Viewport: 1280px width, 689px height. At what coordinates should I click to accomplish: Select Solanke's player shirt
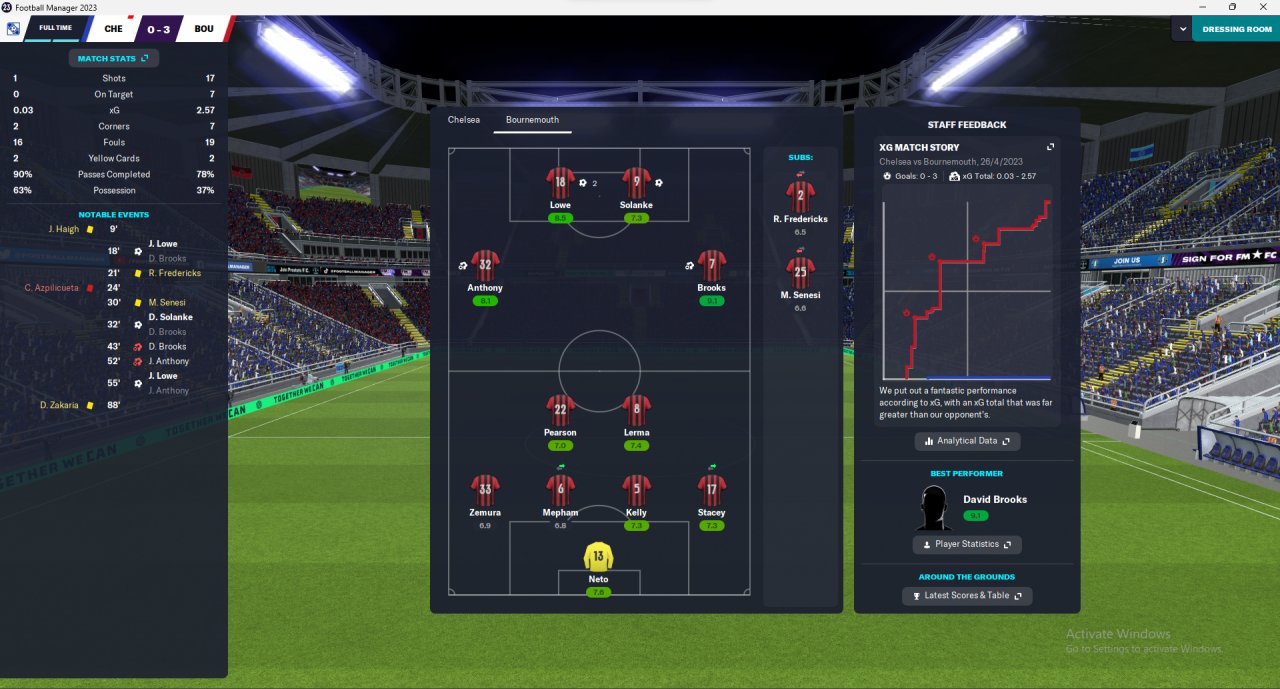tap(636, 184)
